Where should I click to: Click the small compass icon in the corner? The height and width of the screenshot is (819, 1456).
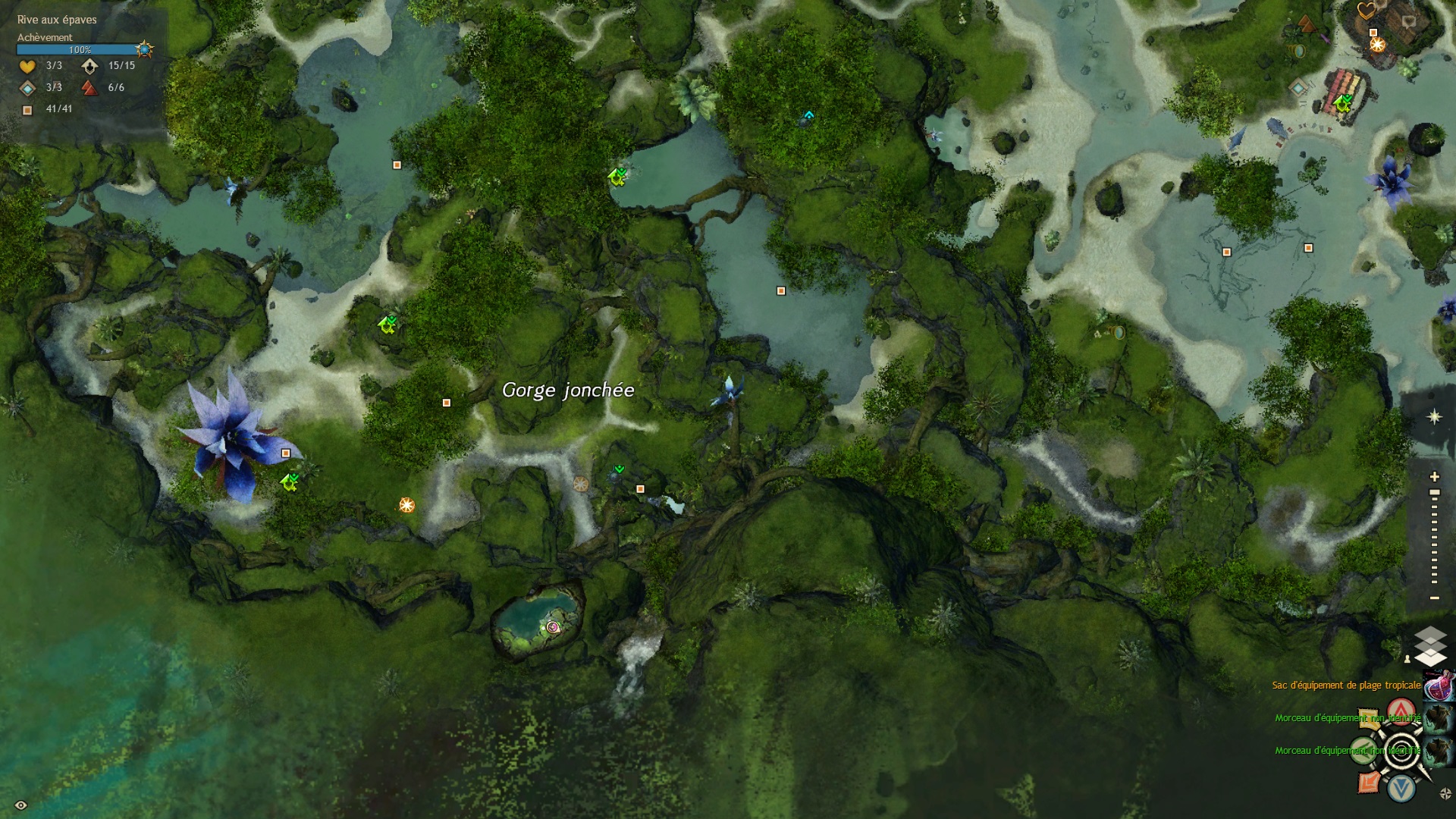pyautogui.click(x=1445, y=794)
